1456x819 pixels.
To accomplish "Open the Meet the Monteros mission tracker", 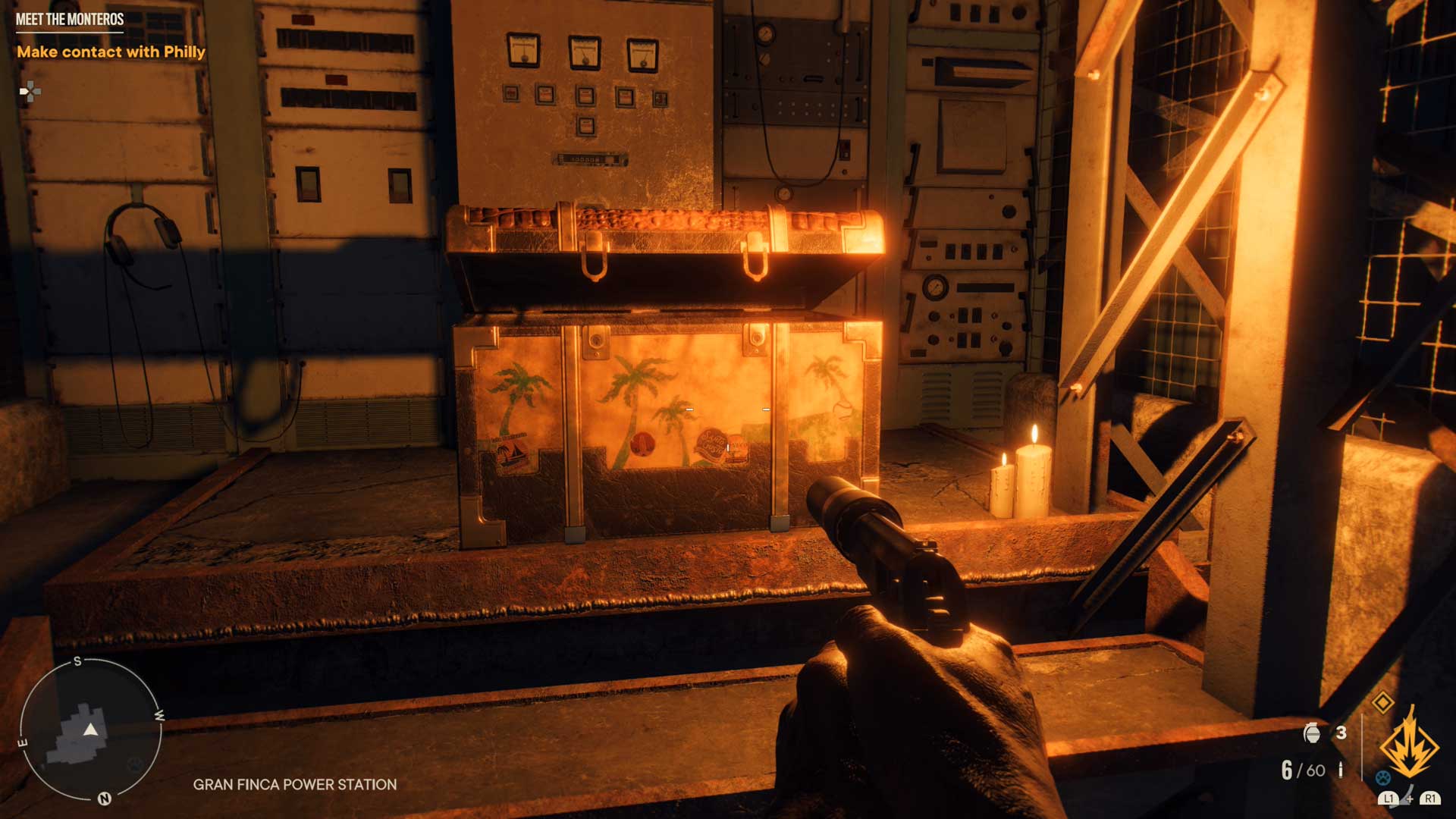I will pos(70,20).
